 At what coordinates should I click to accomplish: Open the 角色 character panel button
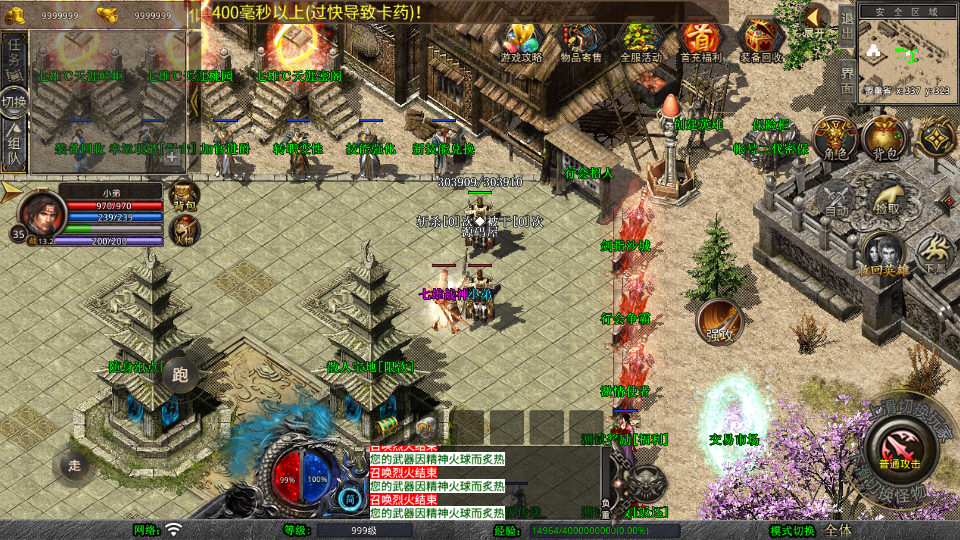tap(832, 139)
